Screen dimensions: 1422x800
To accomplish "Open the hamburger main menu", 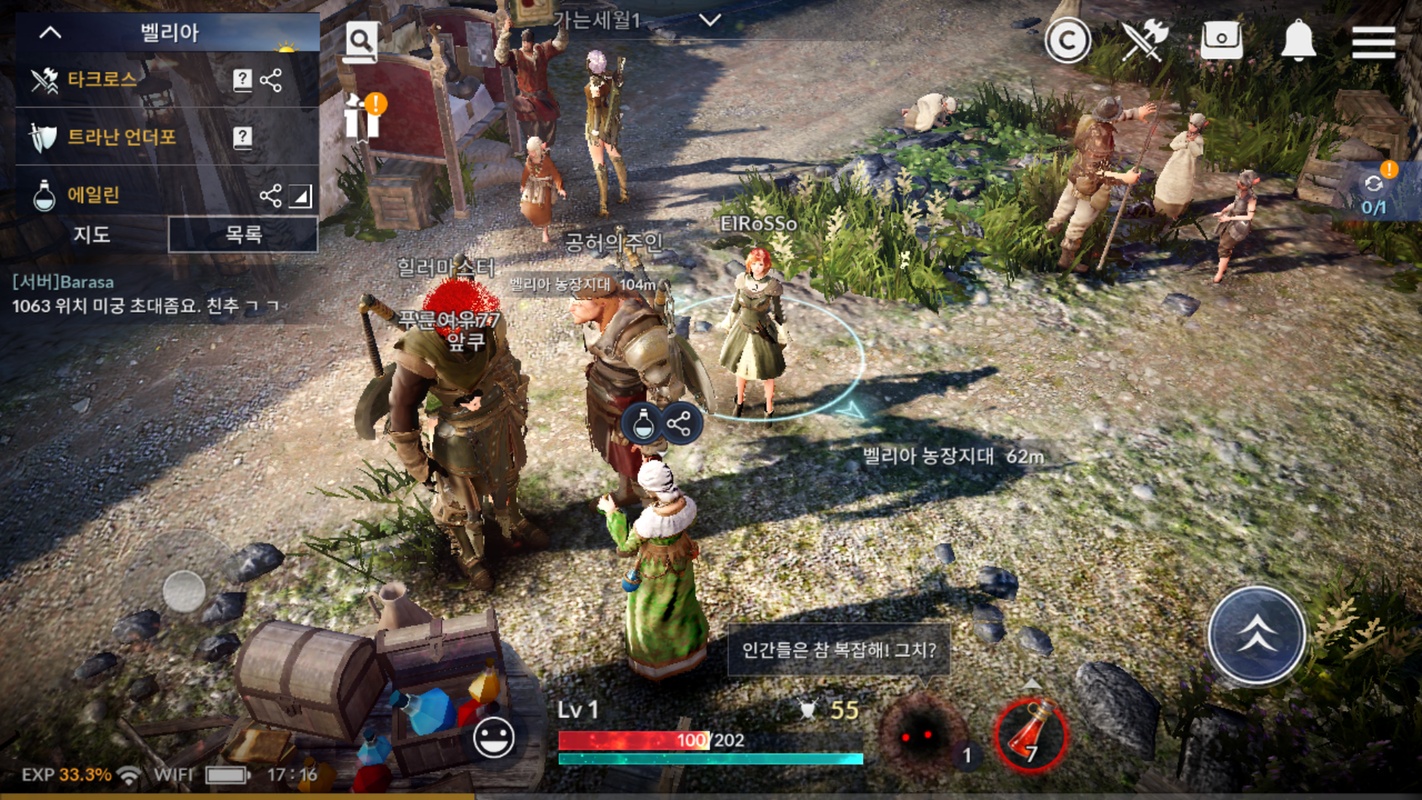I will tap(1373, 42).
